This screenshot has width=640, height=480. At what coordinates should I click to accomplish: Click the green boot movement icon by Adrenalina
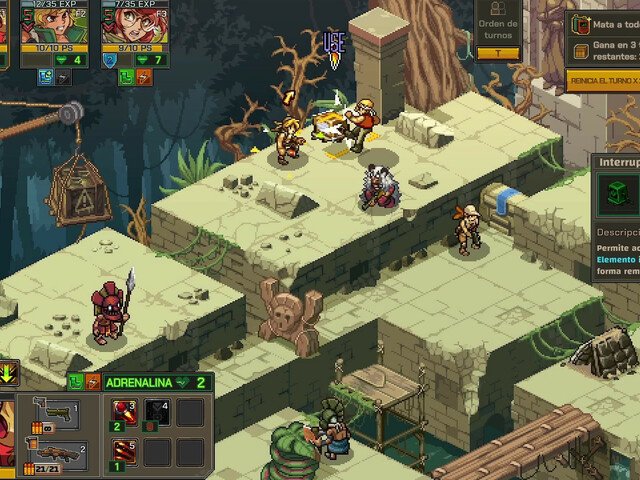tap(76, 381)
